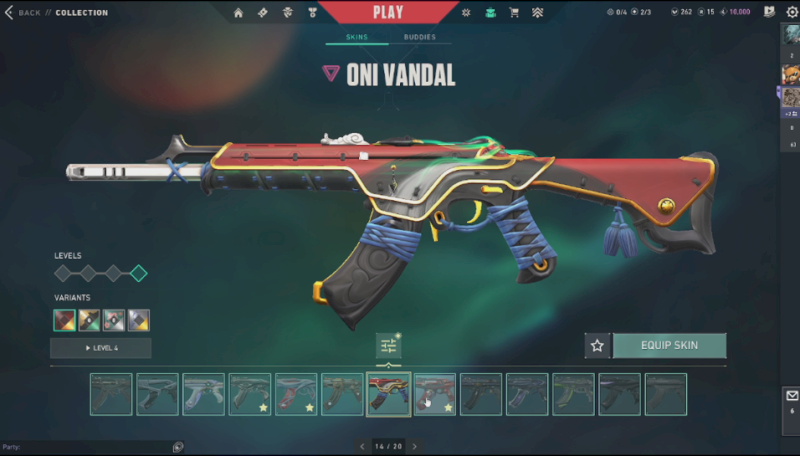The width and height of the screenshot is (800, 456).
Task: Open the home icon in top navigation
Action: click(x=238, y=13)
